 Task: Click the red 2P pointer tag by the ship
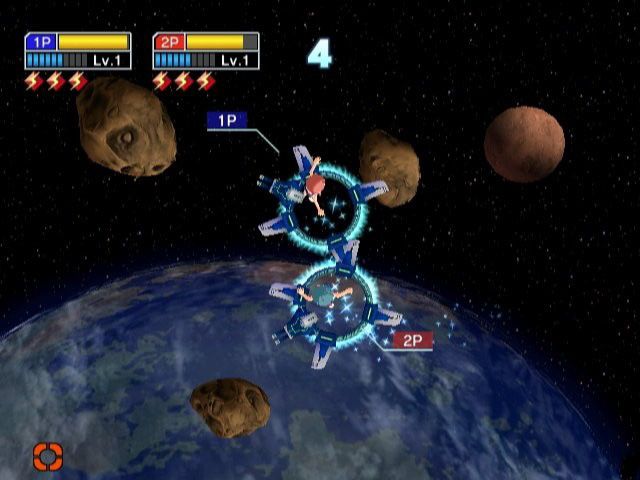tap(411, 341)
